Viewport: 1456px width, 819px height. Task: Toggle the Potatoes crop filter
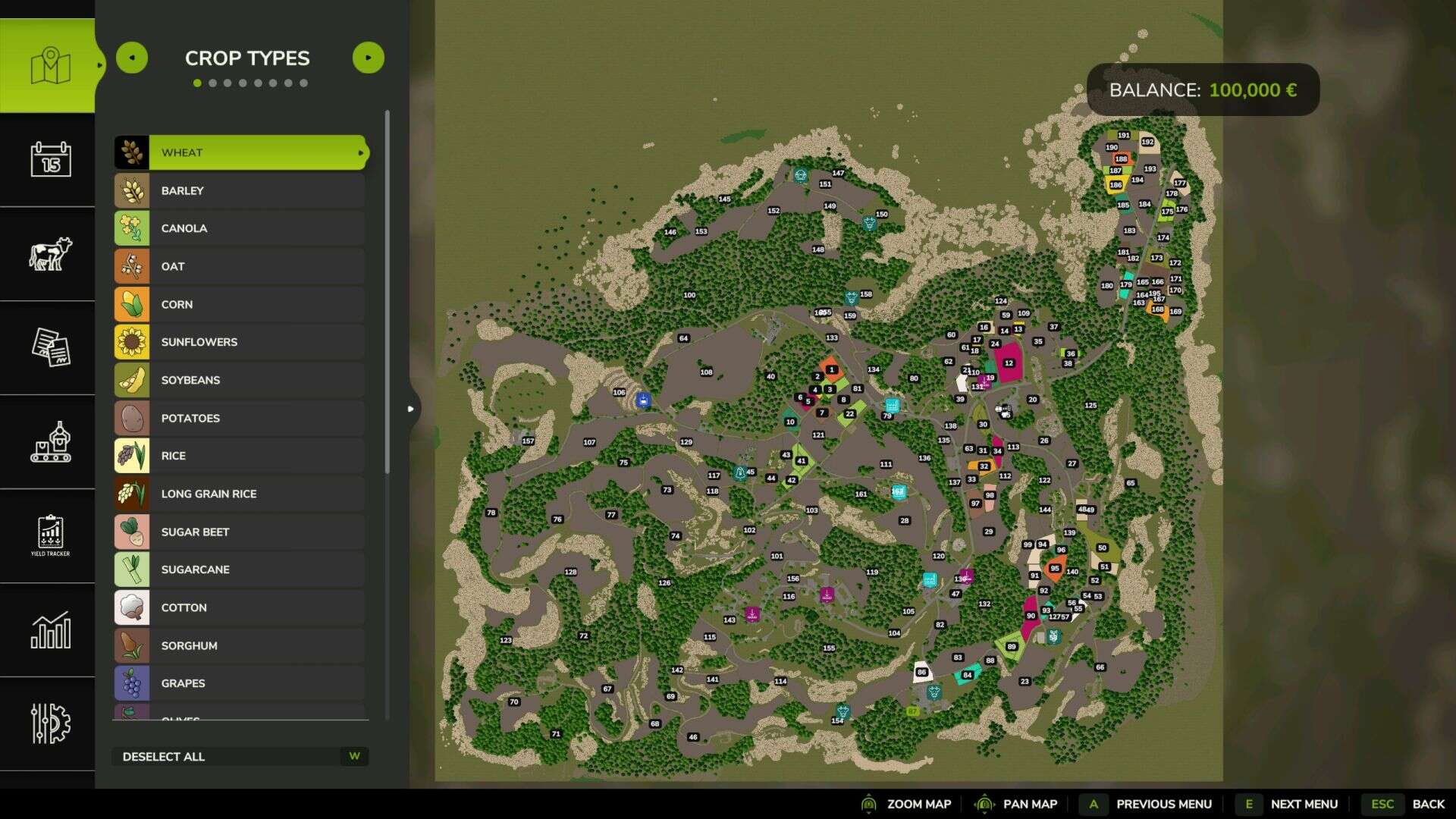[240, 418]
